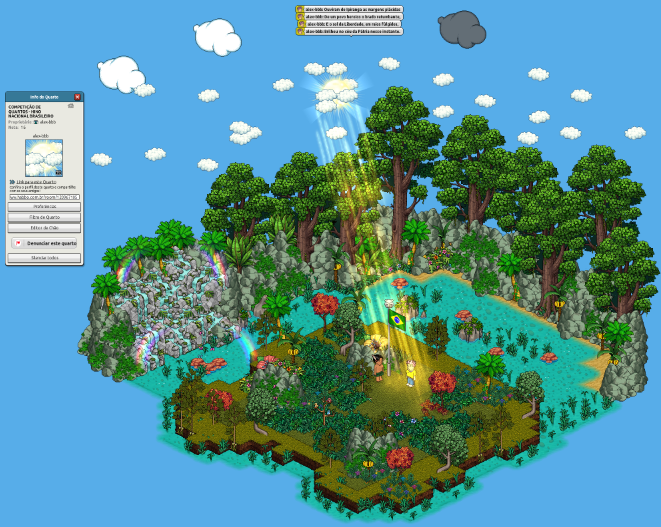Click the small settings icon beside room title

(x=71, y=105)
